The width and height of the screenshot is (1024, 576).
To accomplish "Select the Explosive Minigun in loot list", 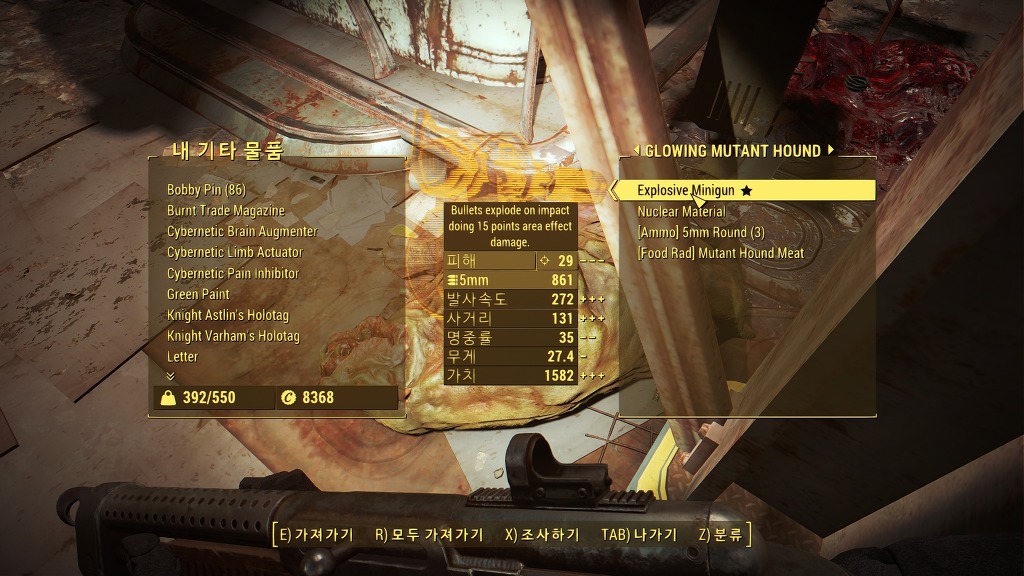I will coord(686,190).
